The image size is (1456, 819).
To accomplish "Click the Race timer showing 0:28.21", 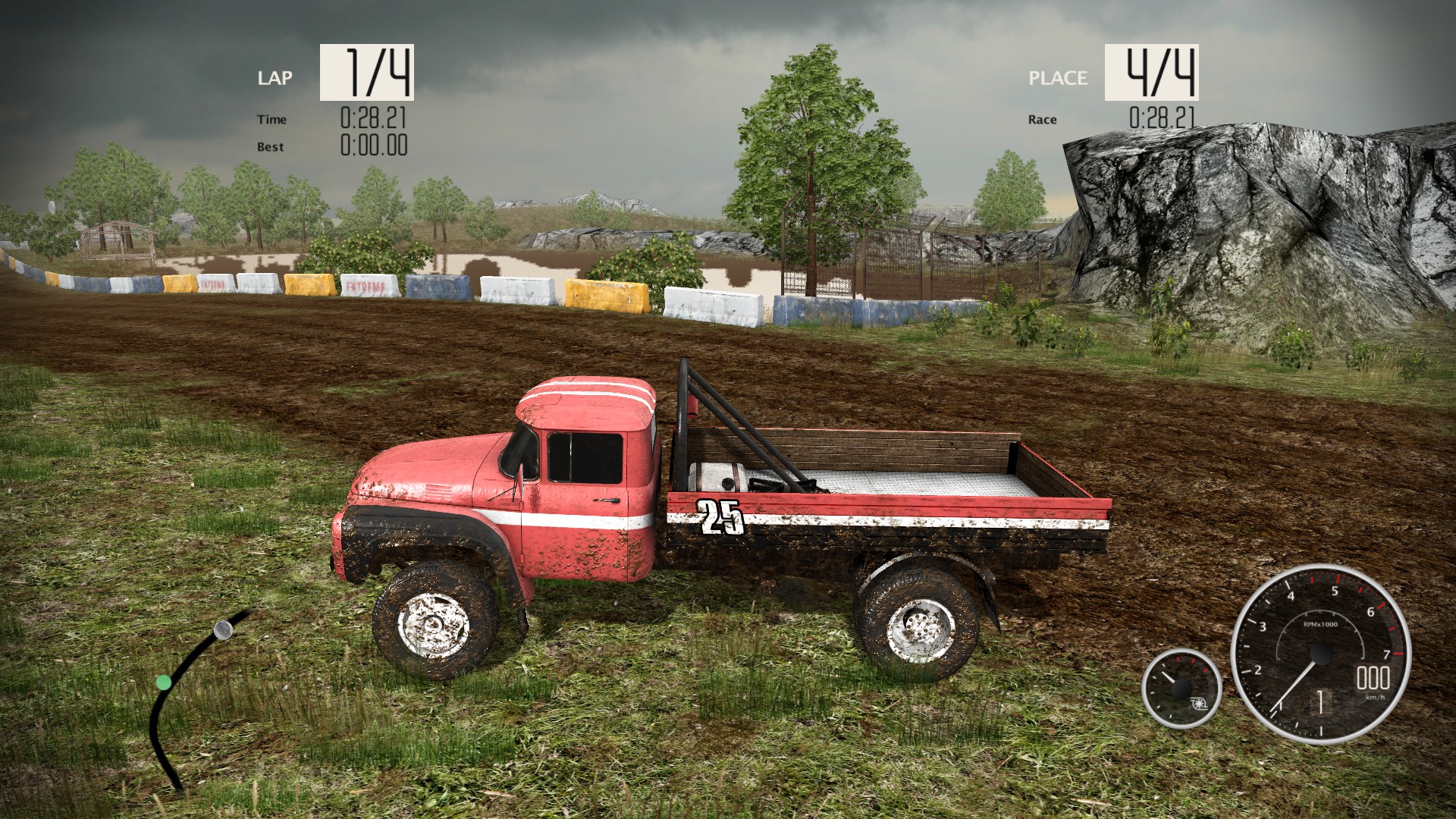I will pos(1161,118).
